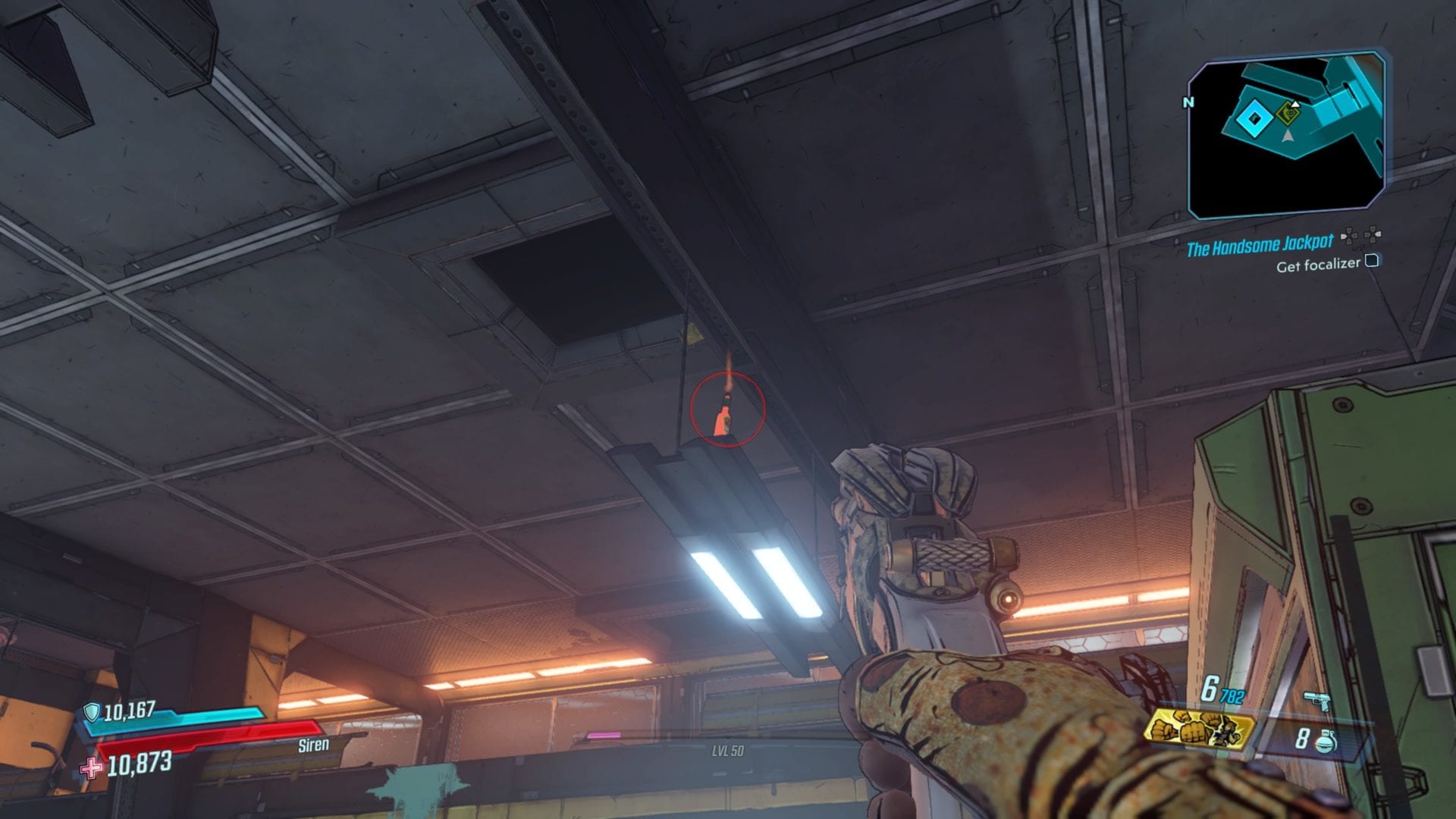Viewport: 1456px width, 819px height.
Task: Click the ammo count reading 782
Action: [1230, 695]
